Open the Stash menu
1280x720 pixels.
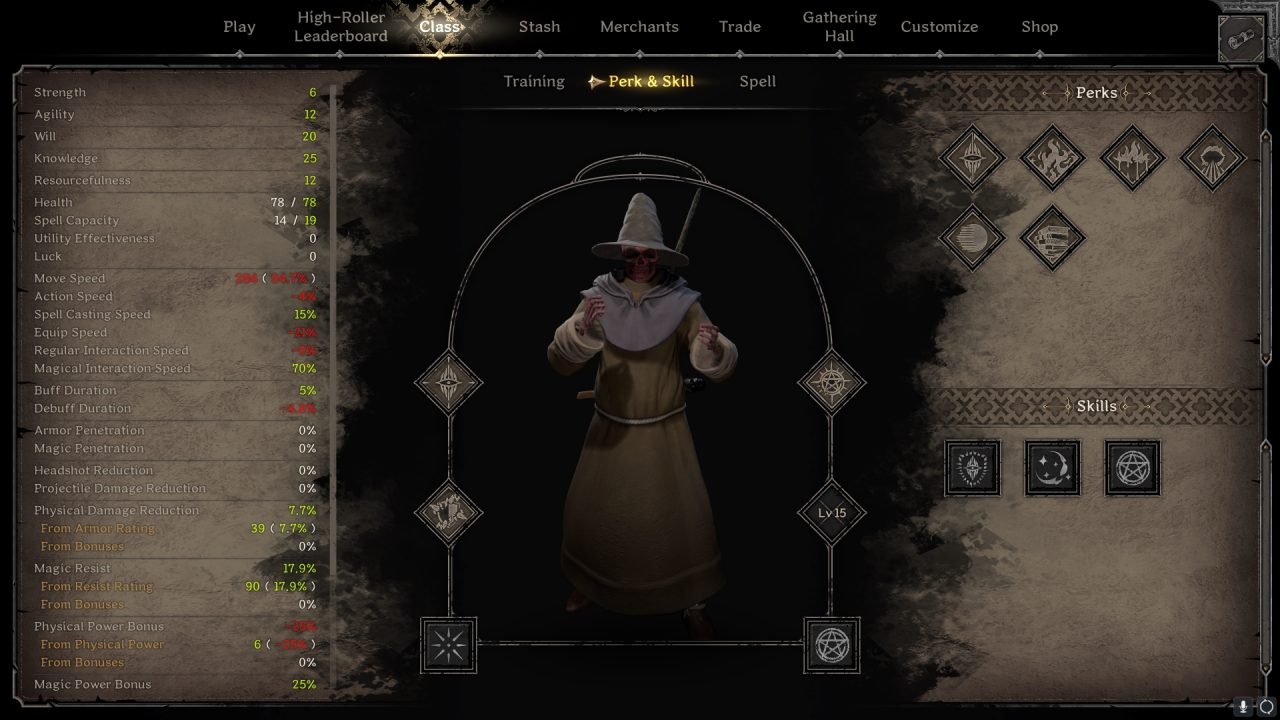[x=539, y=27]
